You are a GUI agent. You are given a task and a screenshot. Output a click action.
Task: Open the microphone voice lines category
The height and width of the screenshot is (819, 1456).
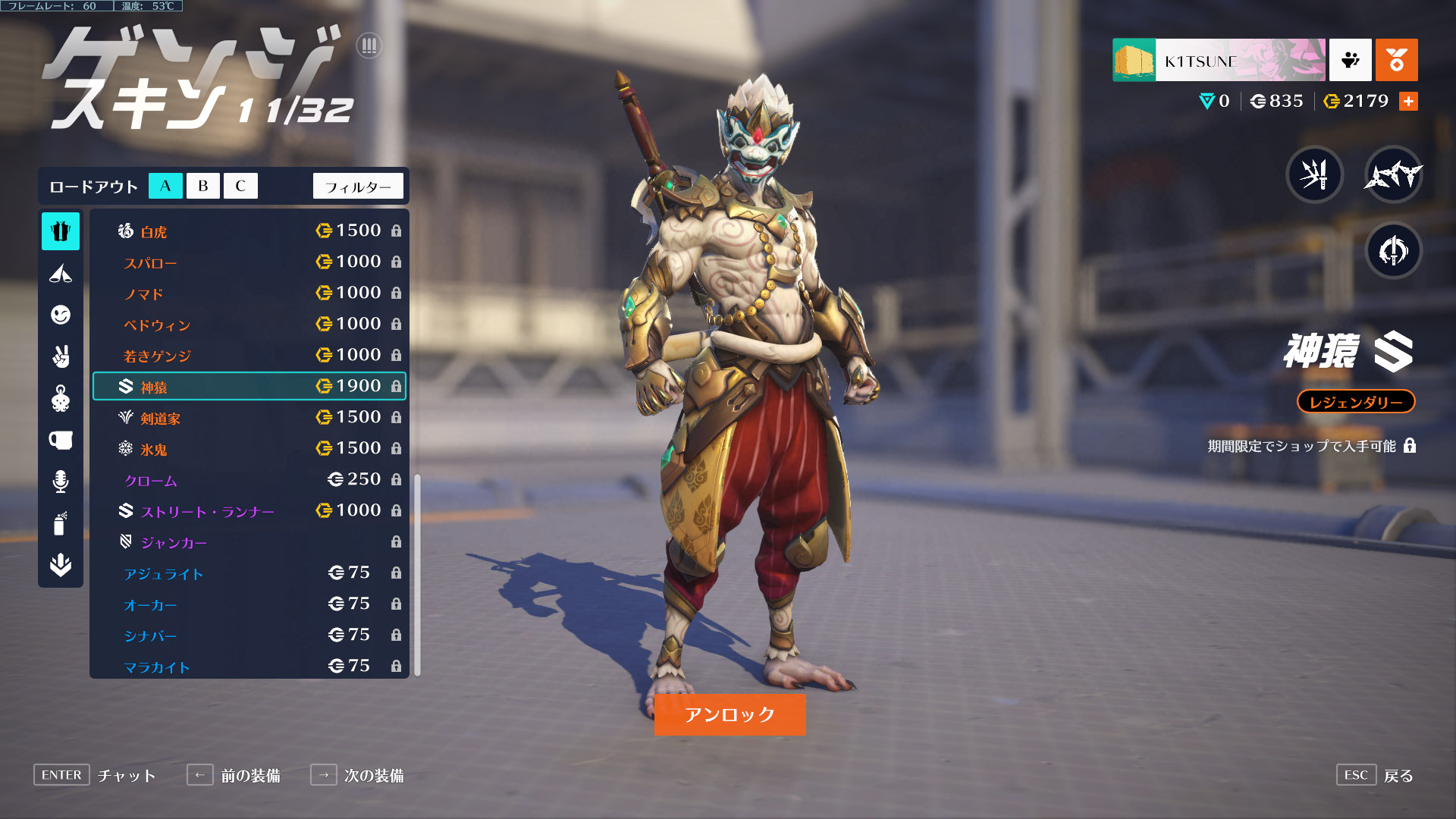tap(61, 482)
